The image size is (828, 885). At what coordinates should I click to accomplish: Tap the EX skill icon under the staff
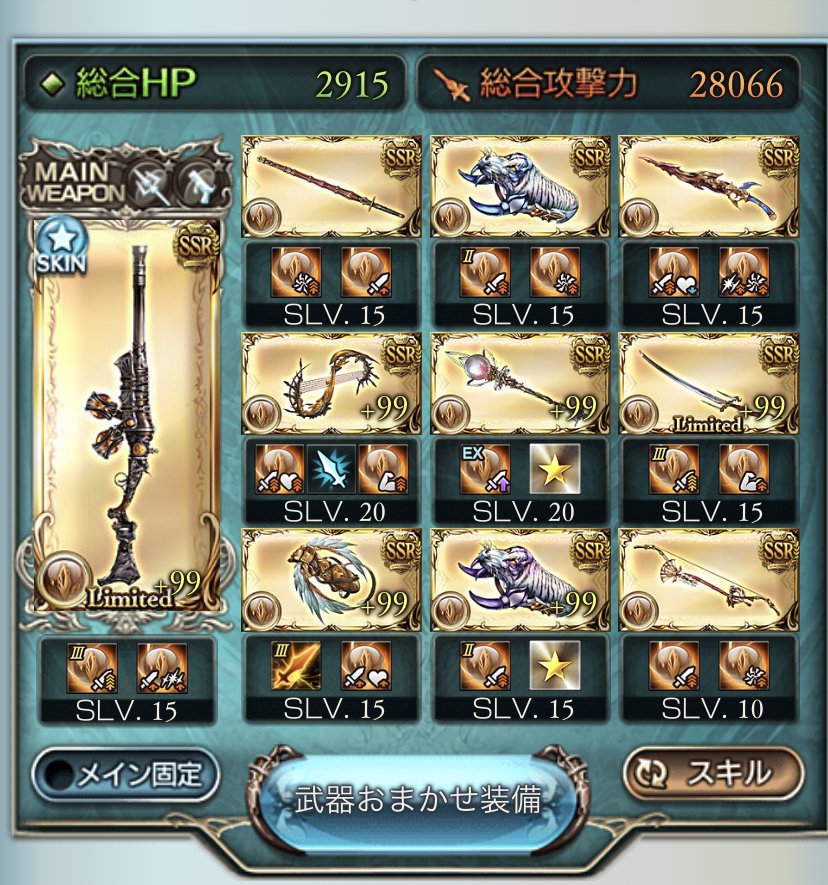(481, 470)
